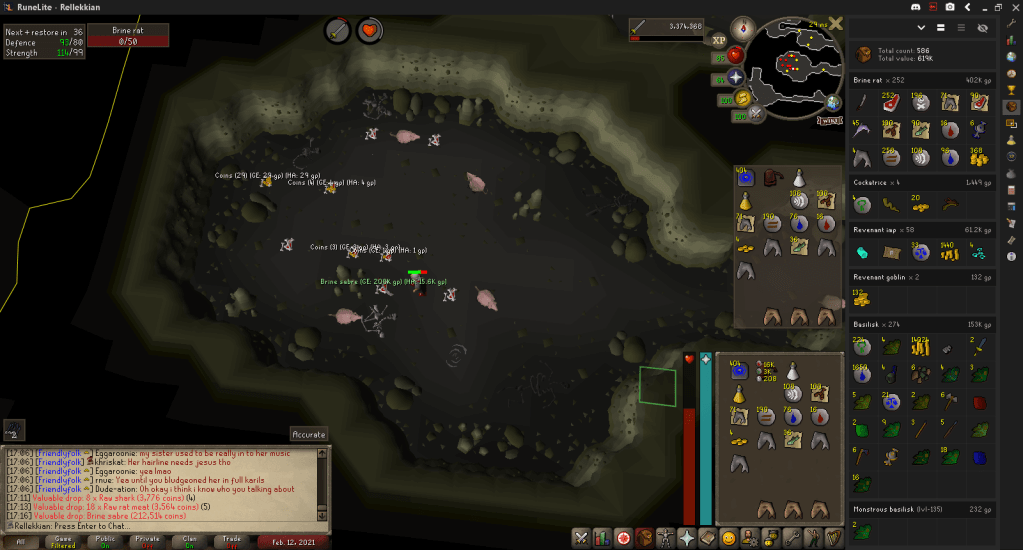Take a screenshot with the camera button

click(x=948, y=8)
